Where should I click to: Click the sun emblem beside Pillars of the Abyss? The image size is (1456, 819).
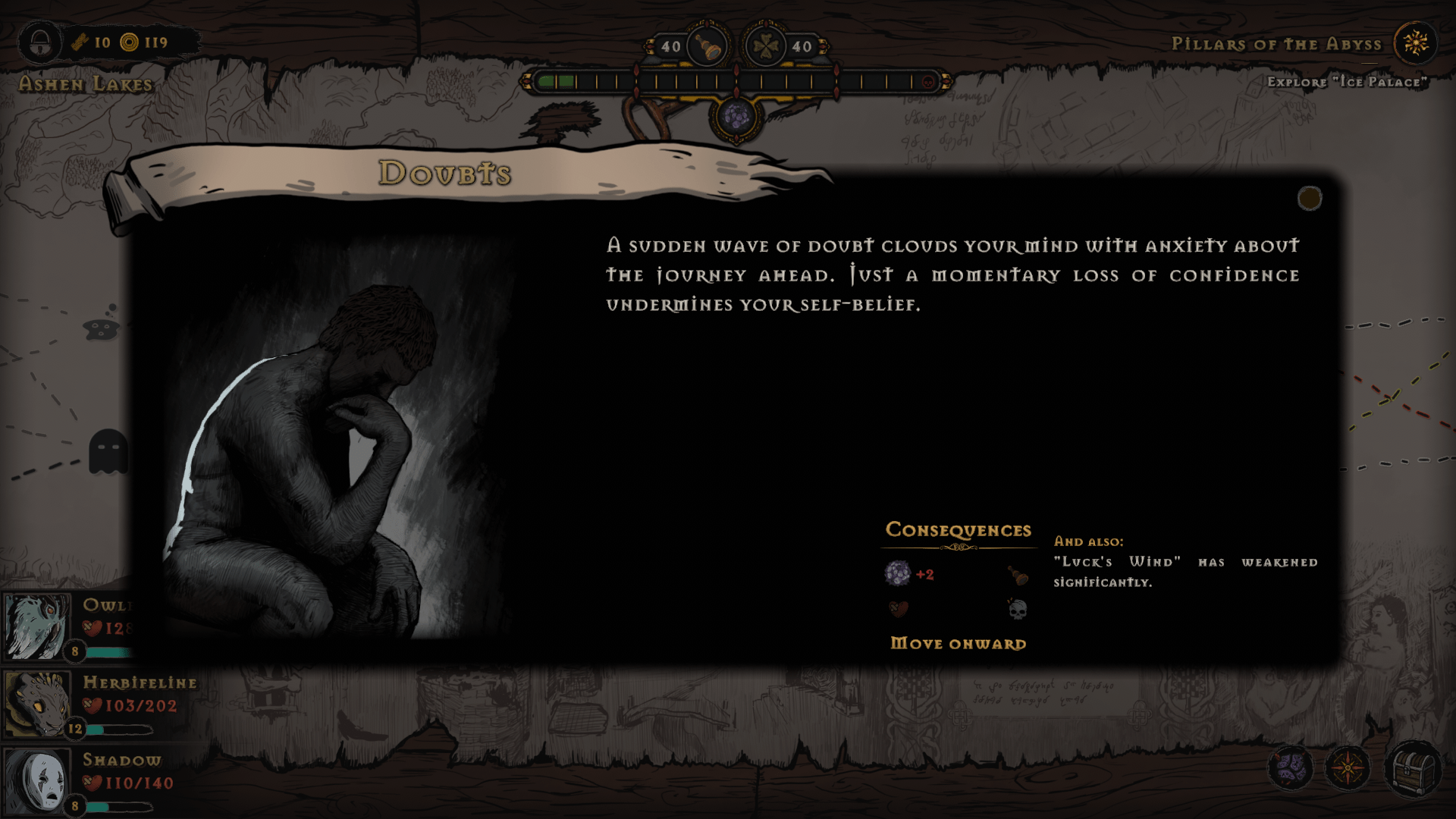(1417, 43)
